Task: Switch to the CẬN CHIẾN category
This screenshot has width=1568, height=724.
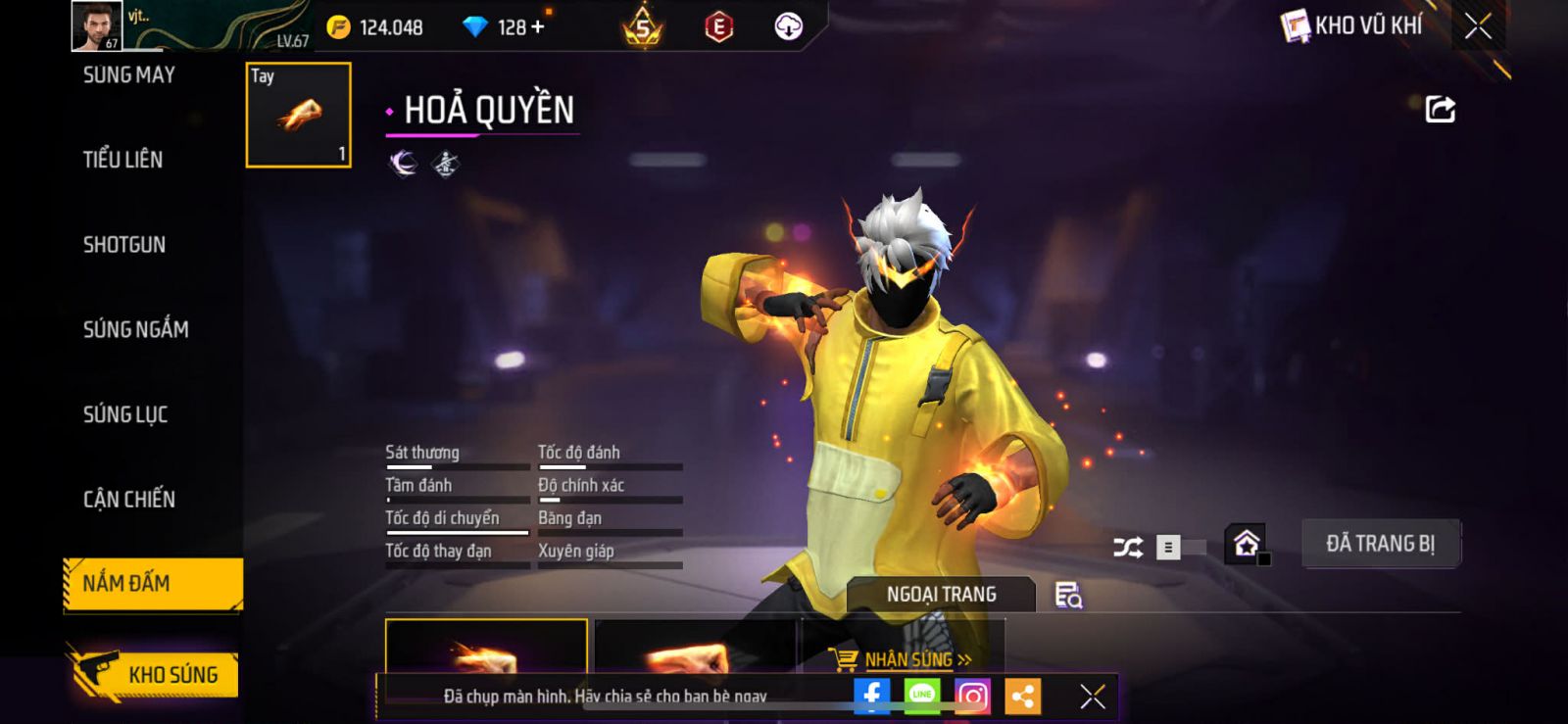Action: (129, 500)
